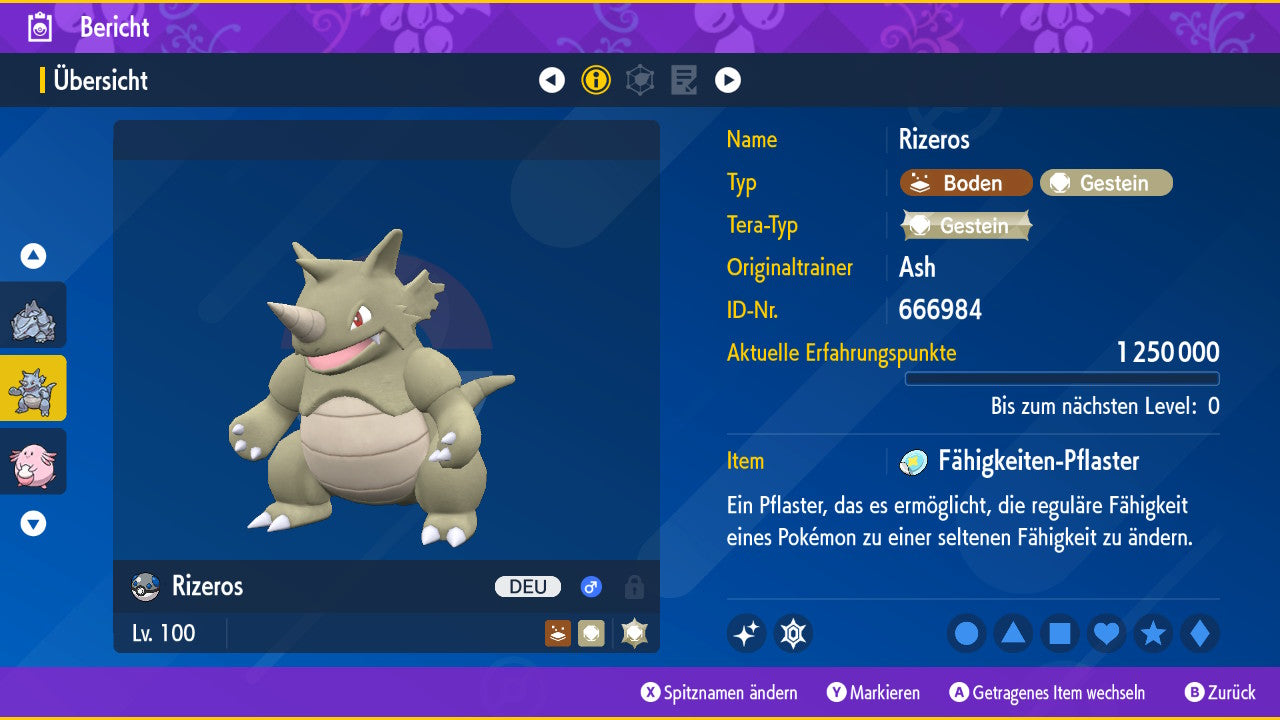
Task: Toggle the star marking
Action: point(1153,633)
